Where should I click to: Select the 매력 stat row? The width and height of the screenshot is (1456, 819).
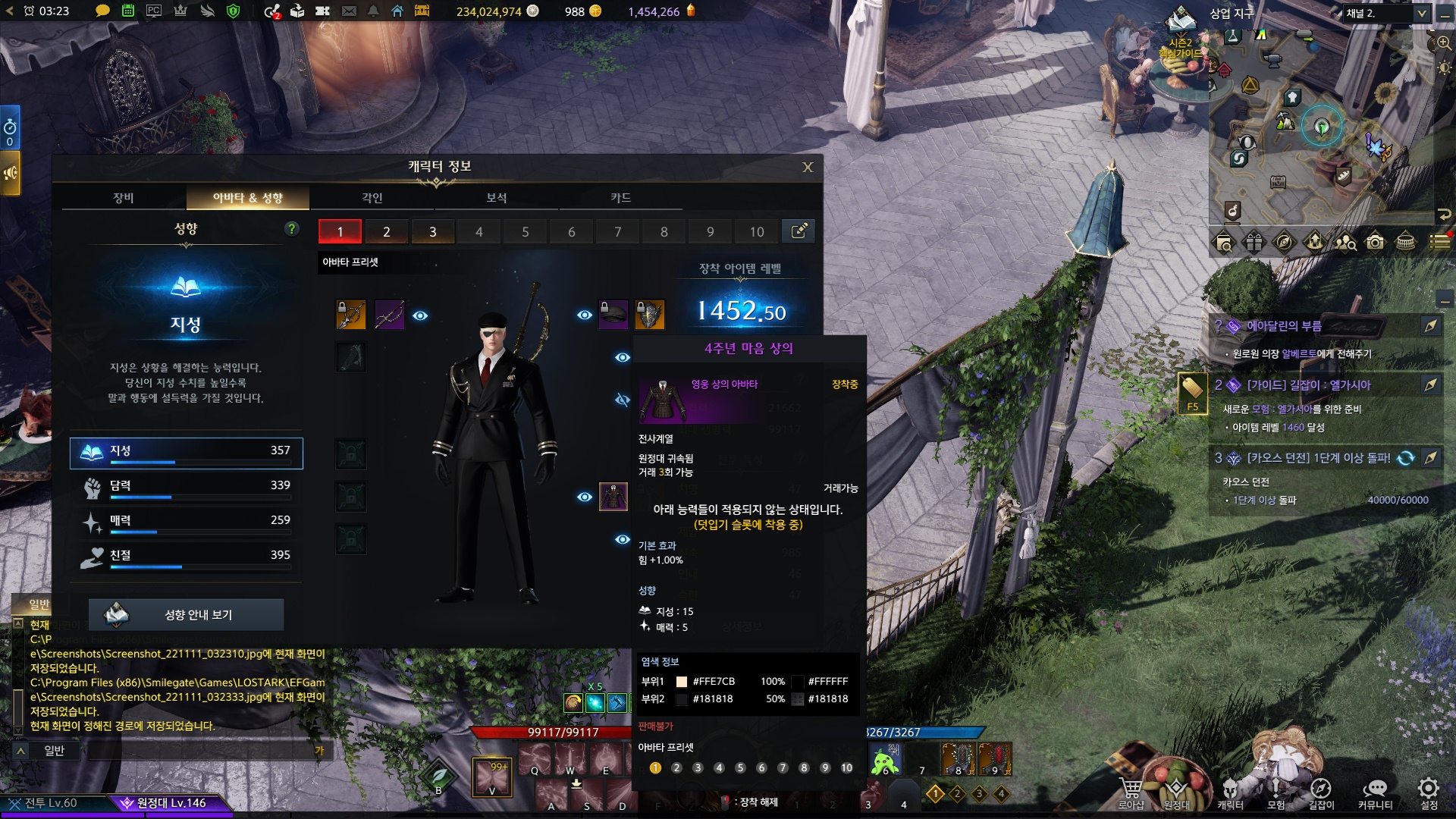[187, 521]
